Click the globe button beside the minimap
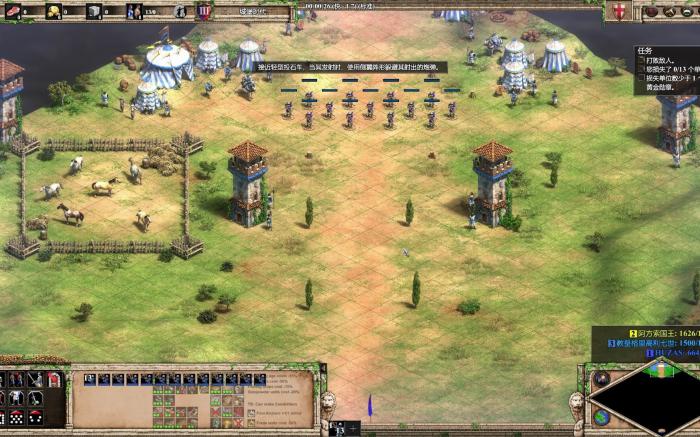Screen dimensions: 700x437 tap(601, 416)
